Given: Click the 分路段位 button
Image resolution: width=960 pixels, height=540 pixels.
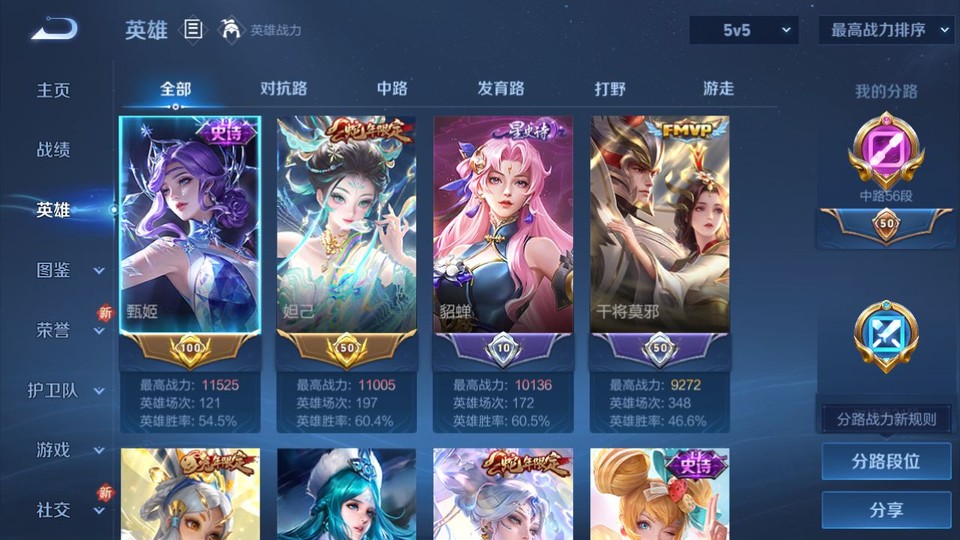Looking at the screenshot, I should [x=886, y=462].
